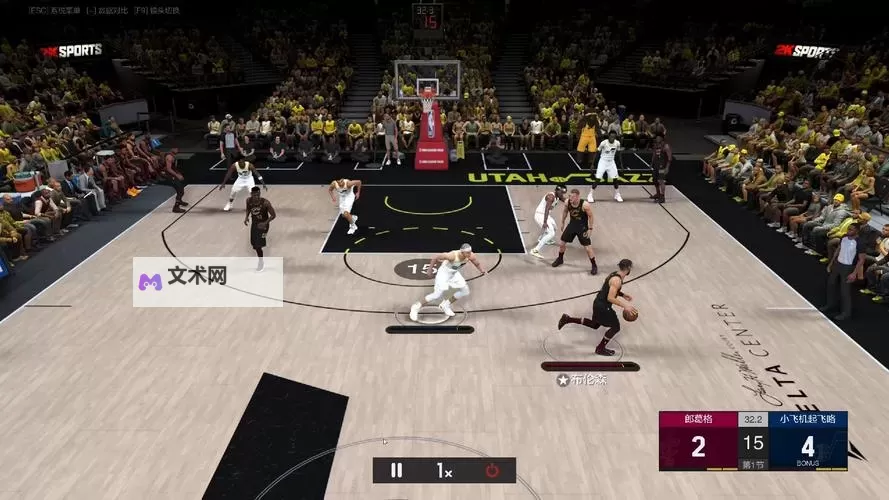Image resolution: width=889 pixels, height=500 pixels.
Task: Change the 1x playback speed
Action: point(444,470)
